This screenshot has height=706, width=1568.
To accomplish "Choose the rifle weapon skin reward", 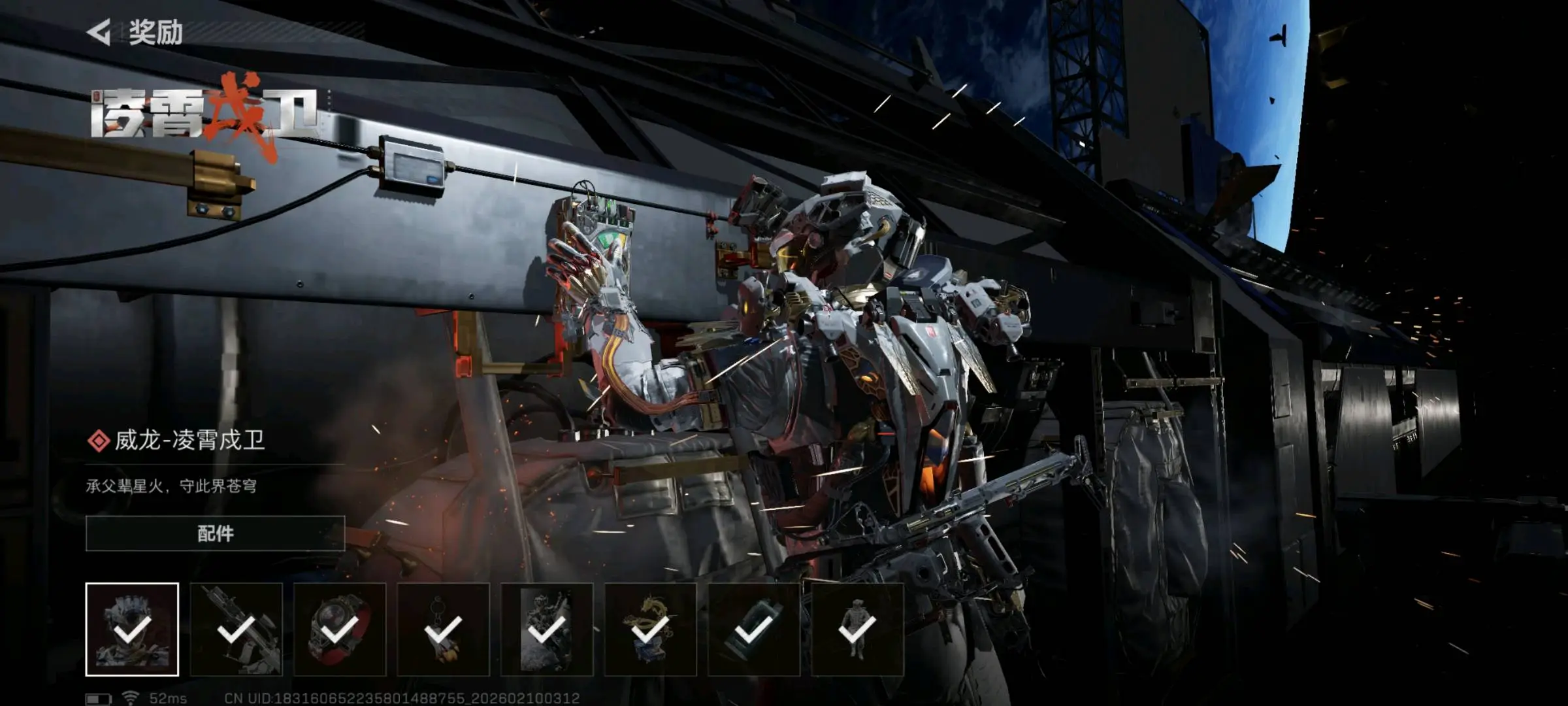I will (236, 629).
